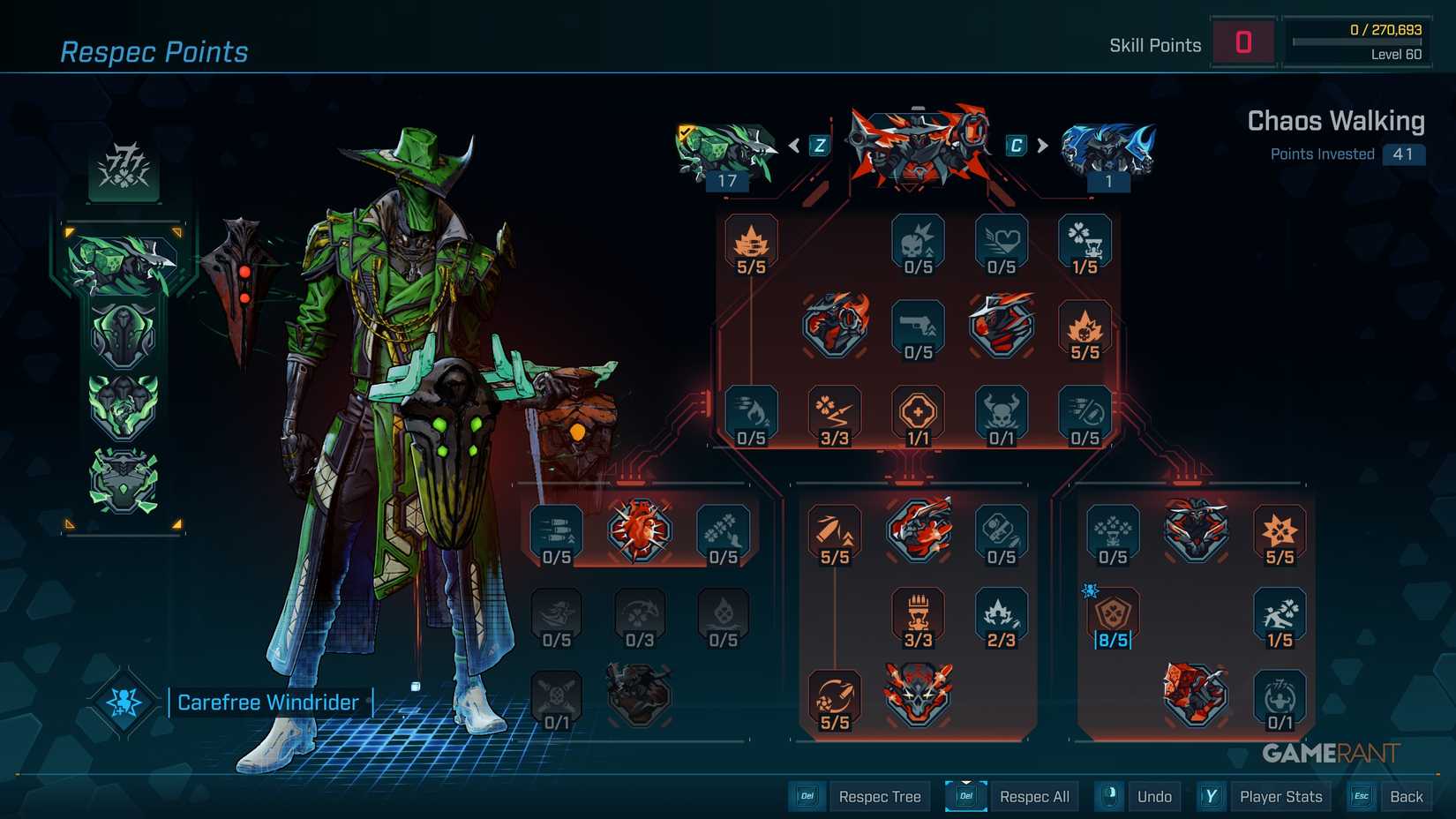Switch to the green skill tree with 17 points
Screen dimensions: 1456x819
tap(728, 150)
